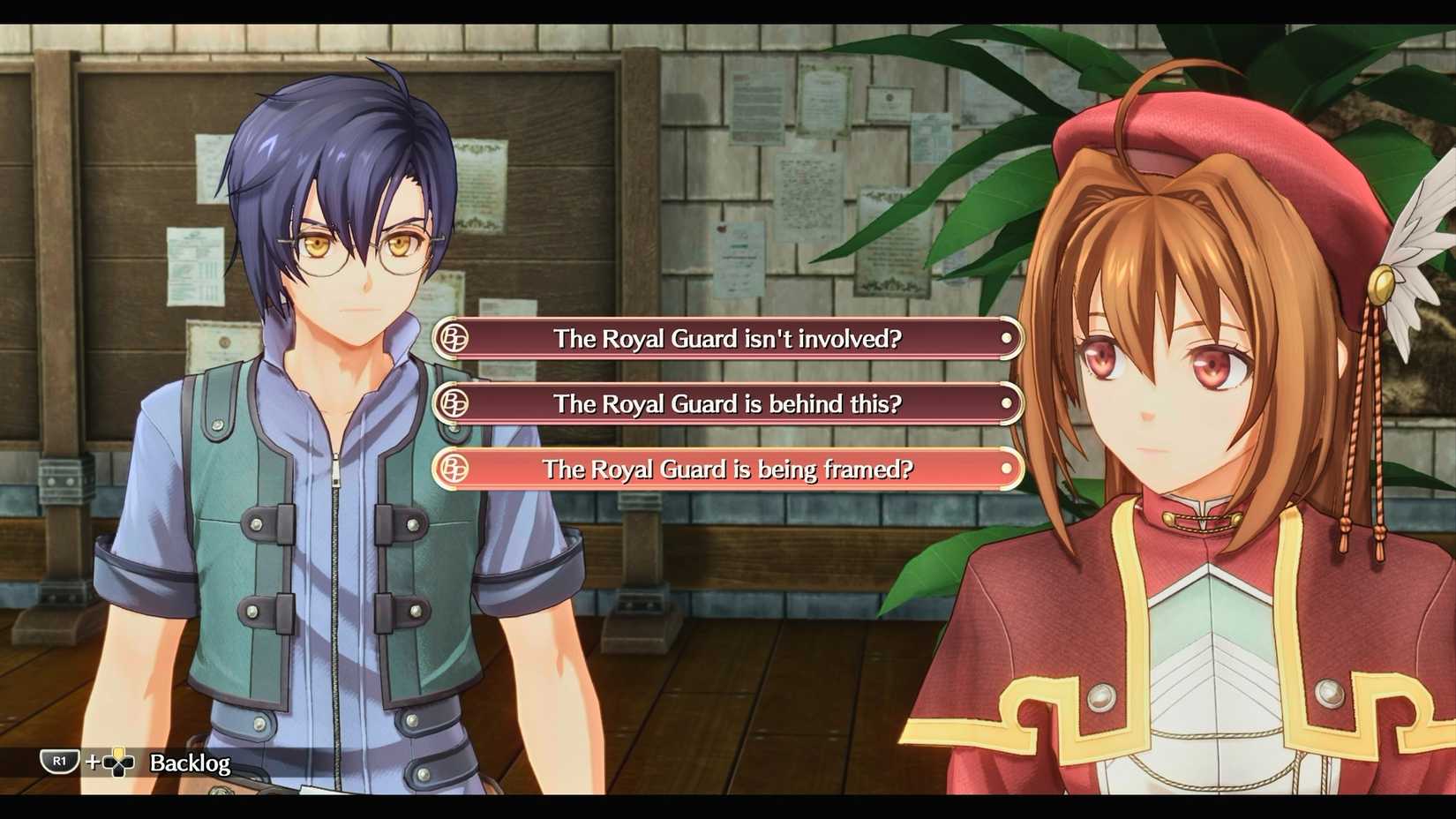The height and width of the screenshot is (819, 1456).
Task: Click the BP icon on the second dialogue option
Action: click(x=453, y=403)
